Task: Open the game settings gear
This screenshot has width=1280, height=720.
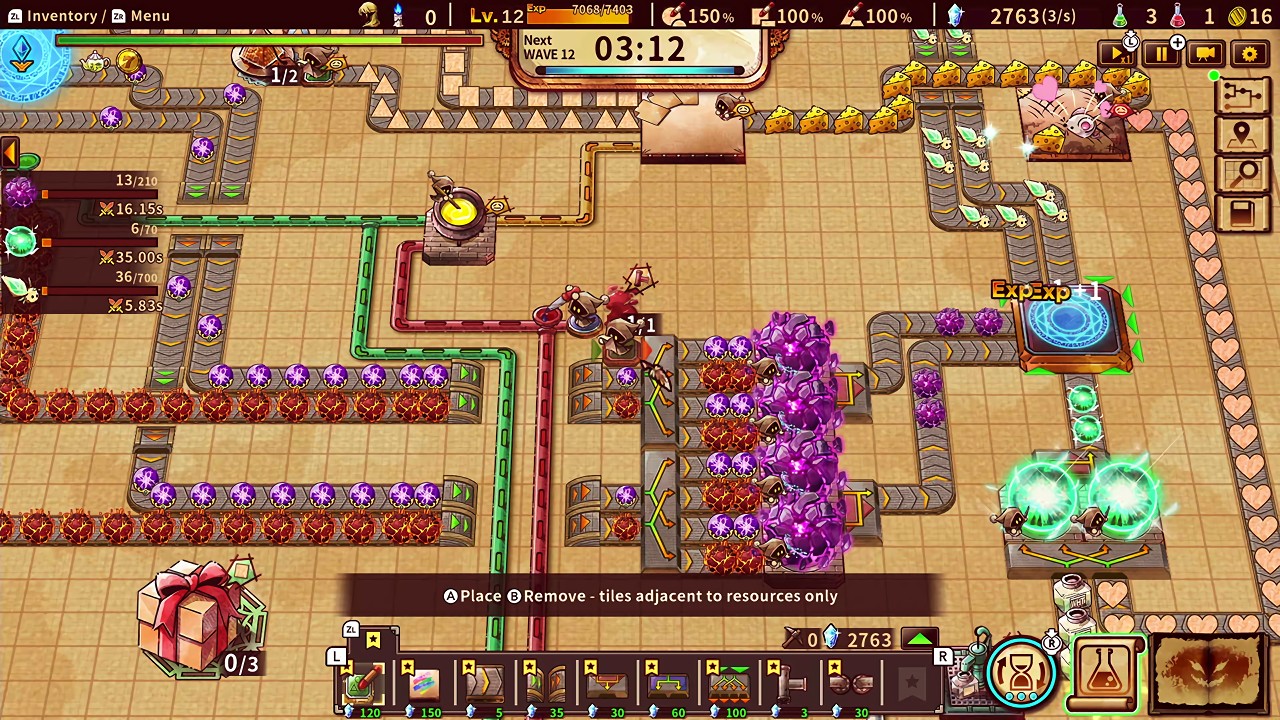Action: click(1248, 54)
